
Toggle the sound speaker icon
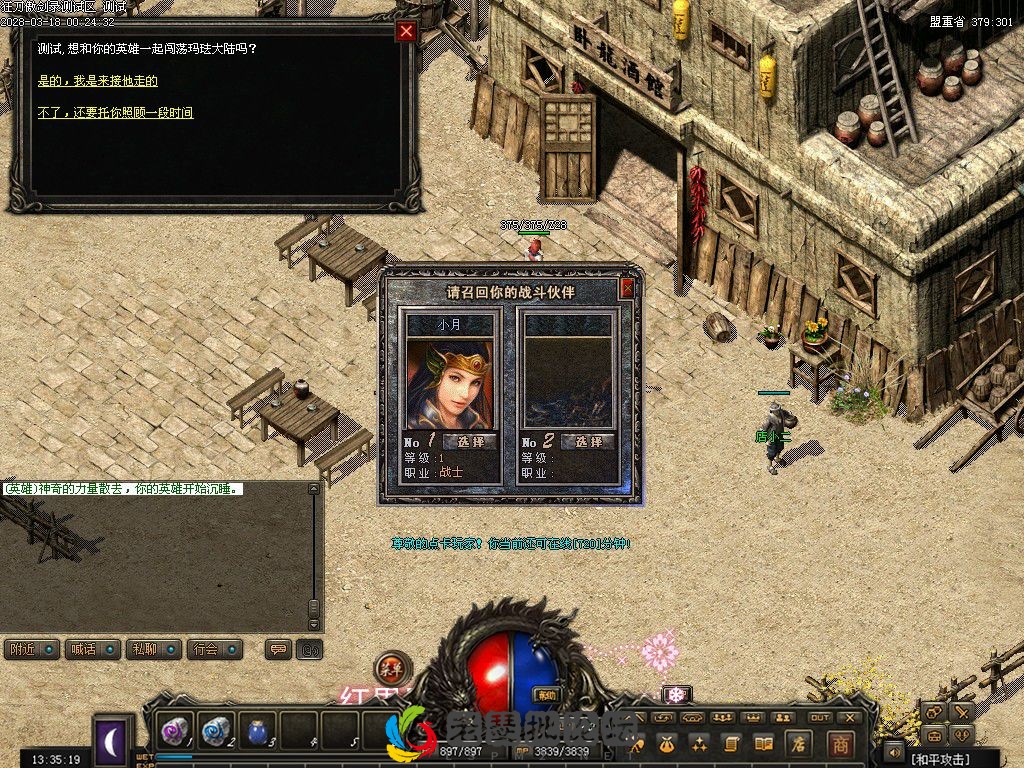point(892,750)
